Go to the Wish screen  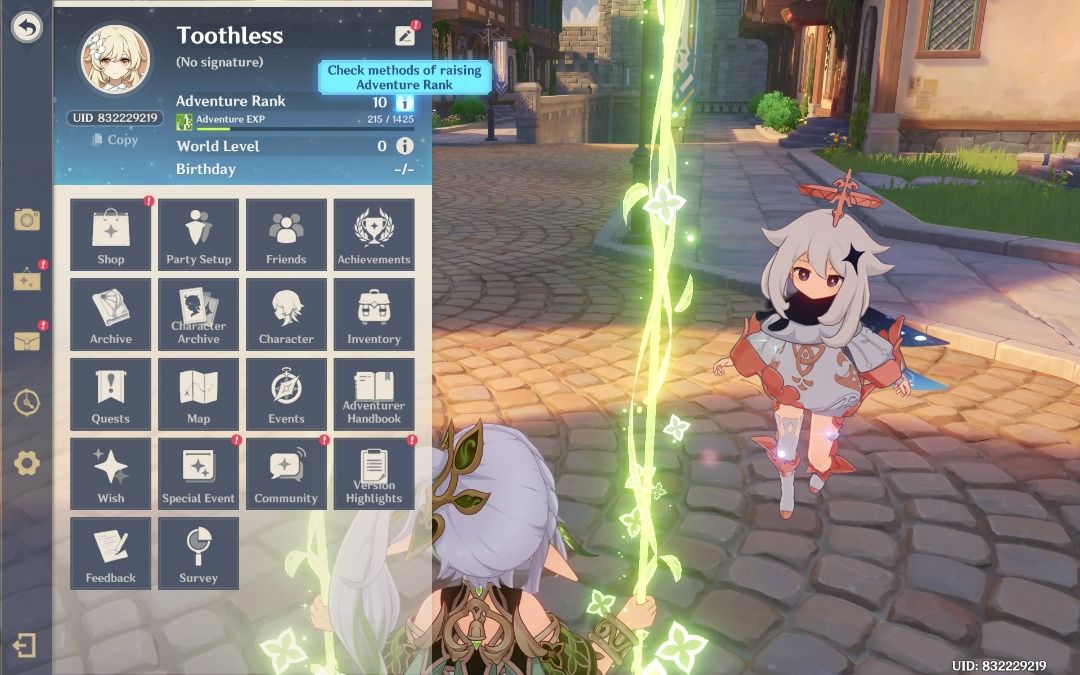click(x=111, y=474)
